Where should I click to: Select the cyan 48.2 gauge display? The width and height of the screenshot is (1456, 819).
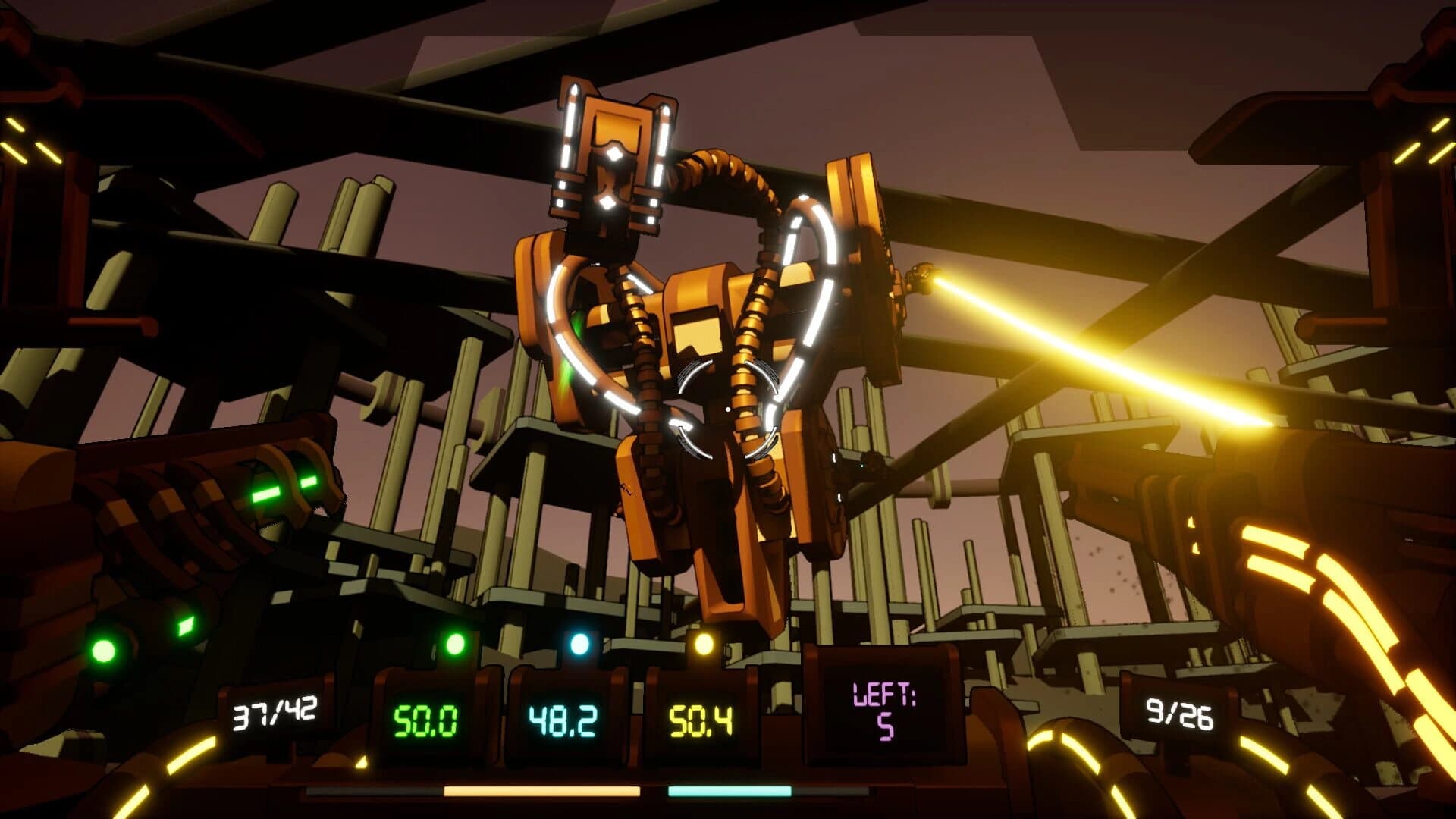click(x=563, y=720)
